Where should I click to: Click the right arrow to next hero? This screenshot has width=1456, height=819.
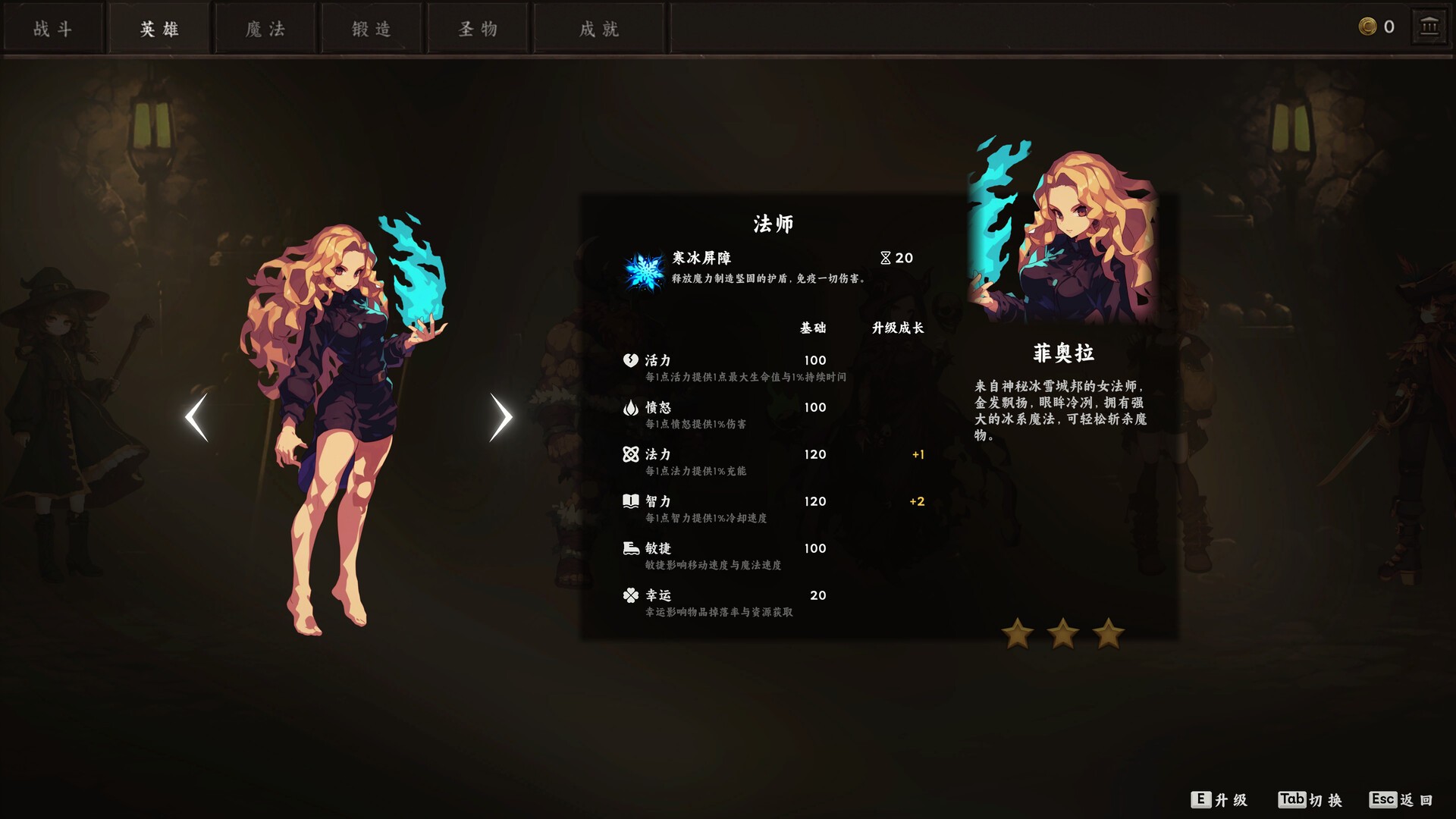(x=500, y=416)
